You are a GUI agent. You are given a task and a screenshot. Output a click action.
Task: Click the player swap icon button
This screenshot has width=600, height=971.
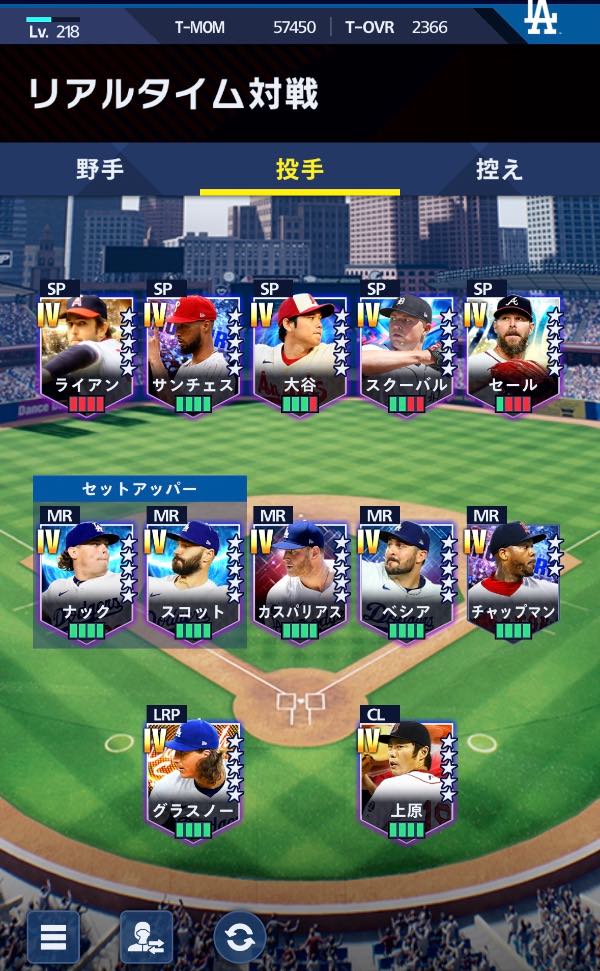pyautogui.click(x=146, y=938)
